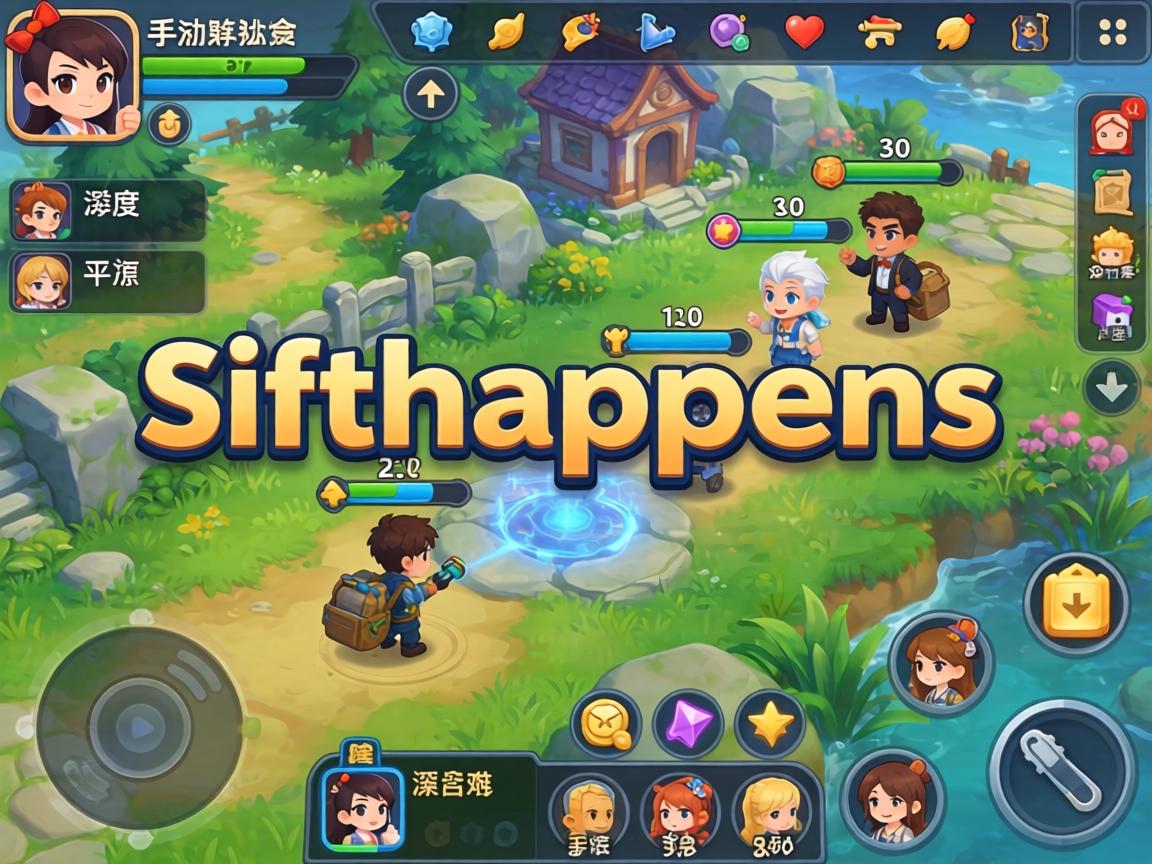This screenshot has height=864, width=1152.
Task: Open the purple box icon
Action: [x=1111, y=318]
